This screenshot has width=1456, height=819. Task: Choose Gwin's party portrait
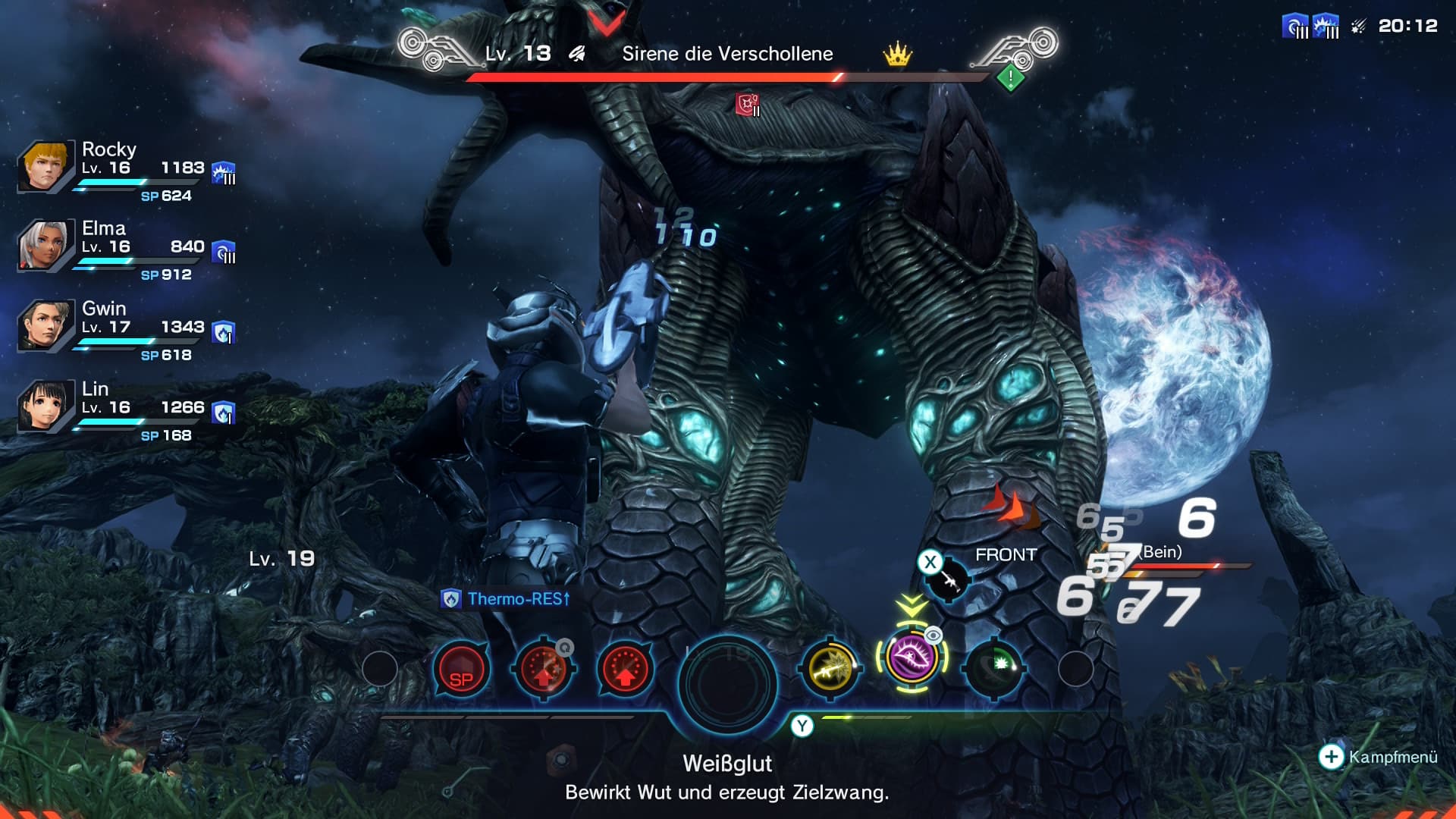click(x=45, y=325)
